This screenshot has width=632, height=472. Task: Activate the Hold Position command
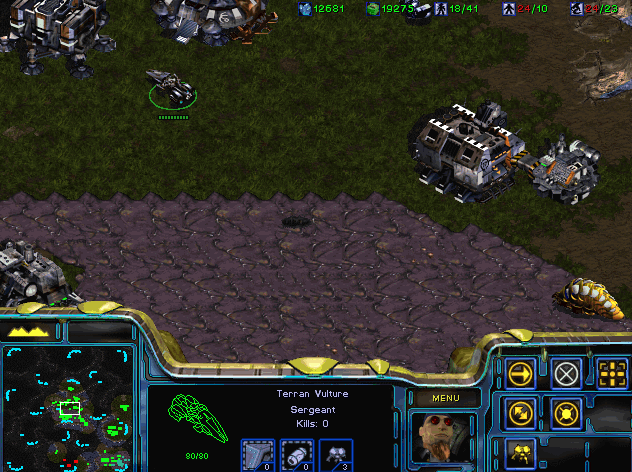(x=566, y=413)
